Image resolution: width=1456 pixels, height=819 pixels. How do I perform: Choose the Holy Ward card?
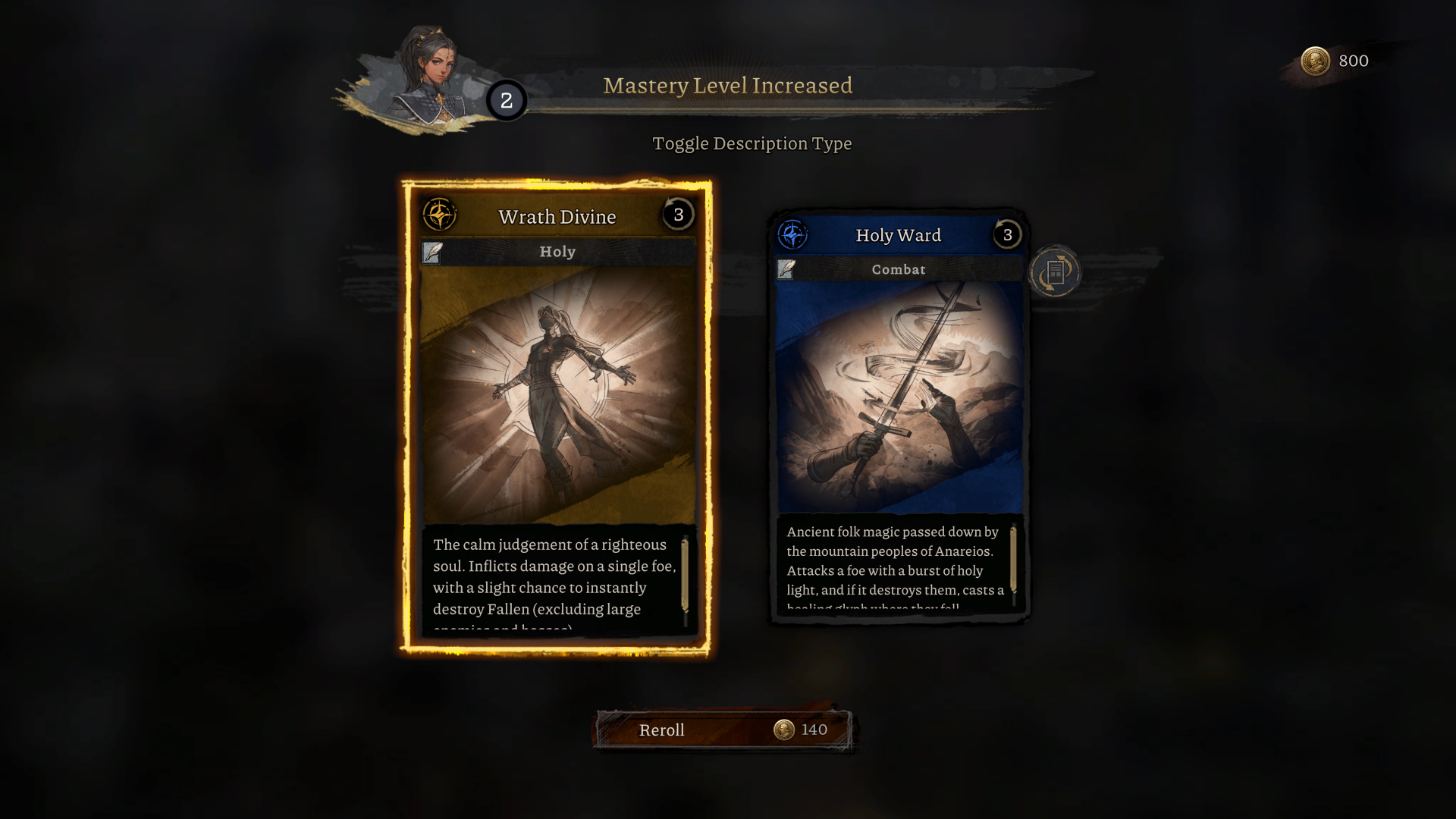(899, 394)
